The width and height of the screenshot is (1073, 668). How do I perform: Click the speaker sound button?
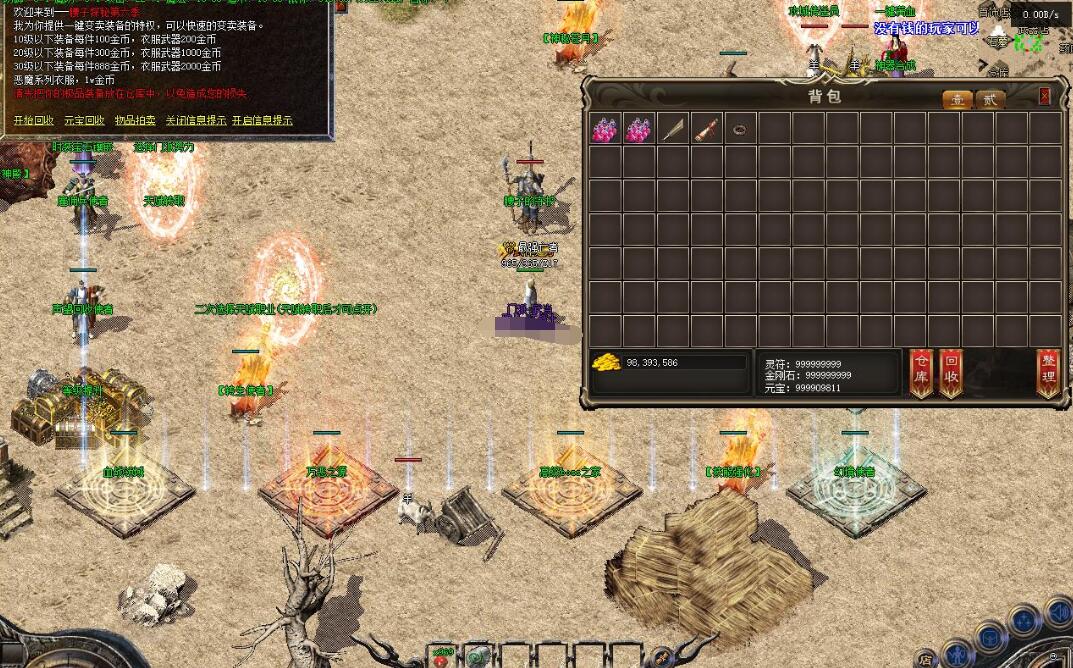pos(1059,612)
